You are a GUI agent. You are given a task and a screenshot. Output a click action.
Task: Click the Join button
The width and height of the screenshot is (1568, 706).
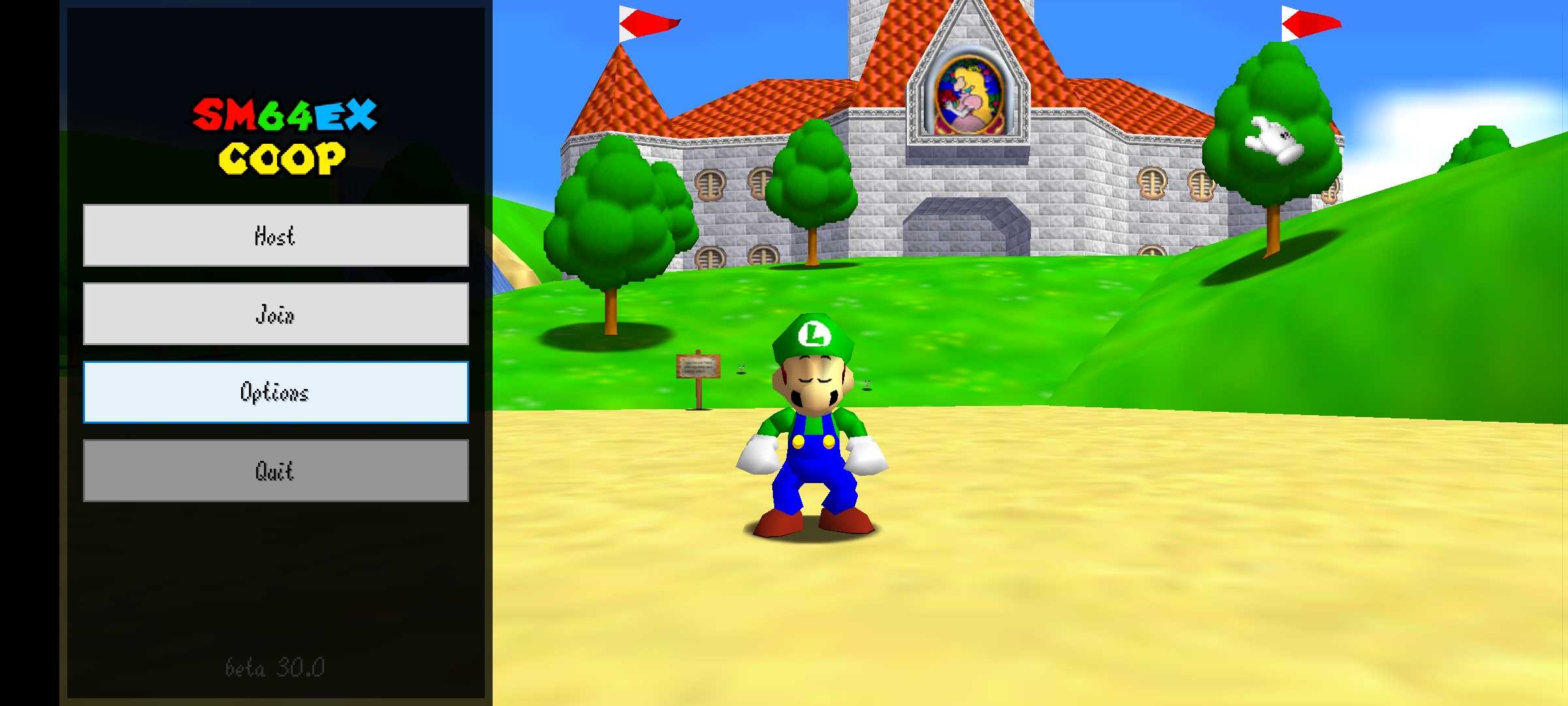coord(275,314)
